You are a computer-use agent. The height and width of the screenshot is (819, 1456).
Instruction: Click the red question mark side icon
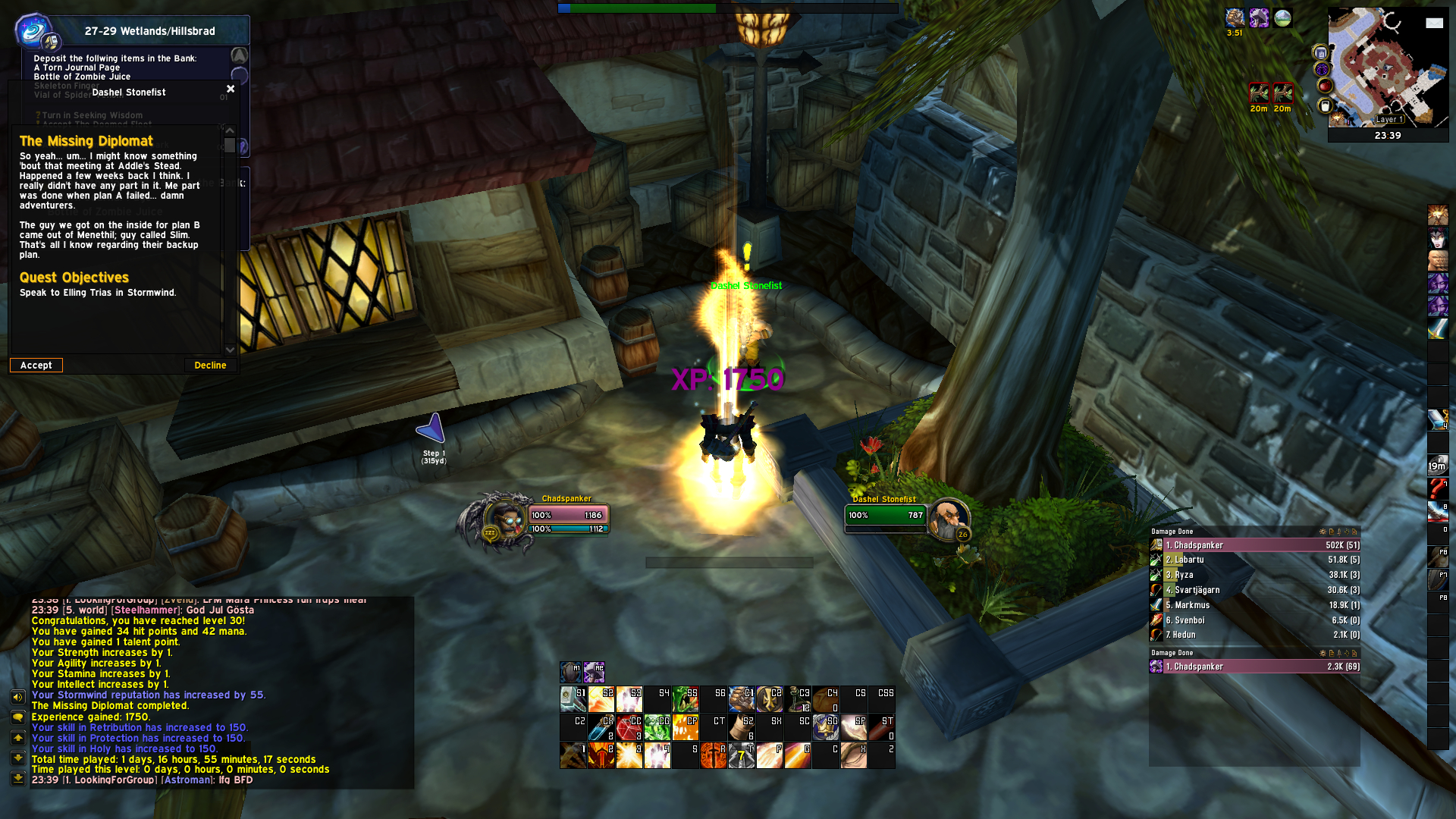coord(1437,488)
